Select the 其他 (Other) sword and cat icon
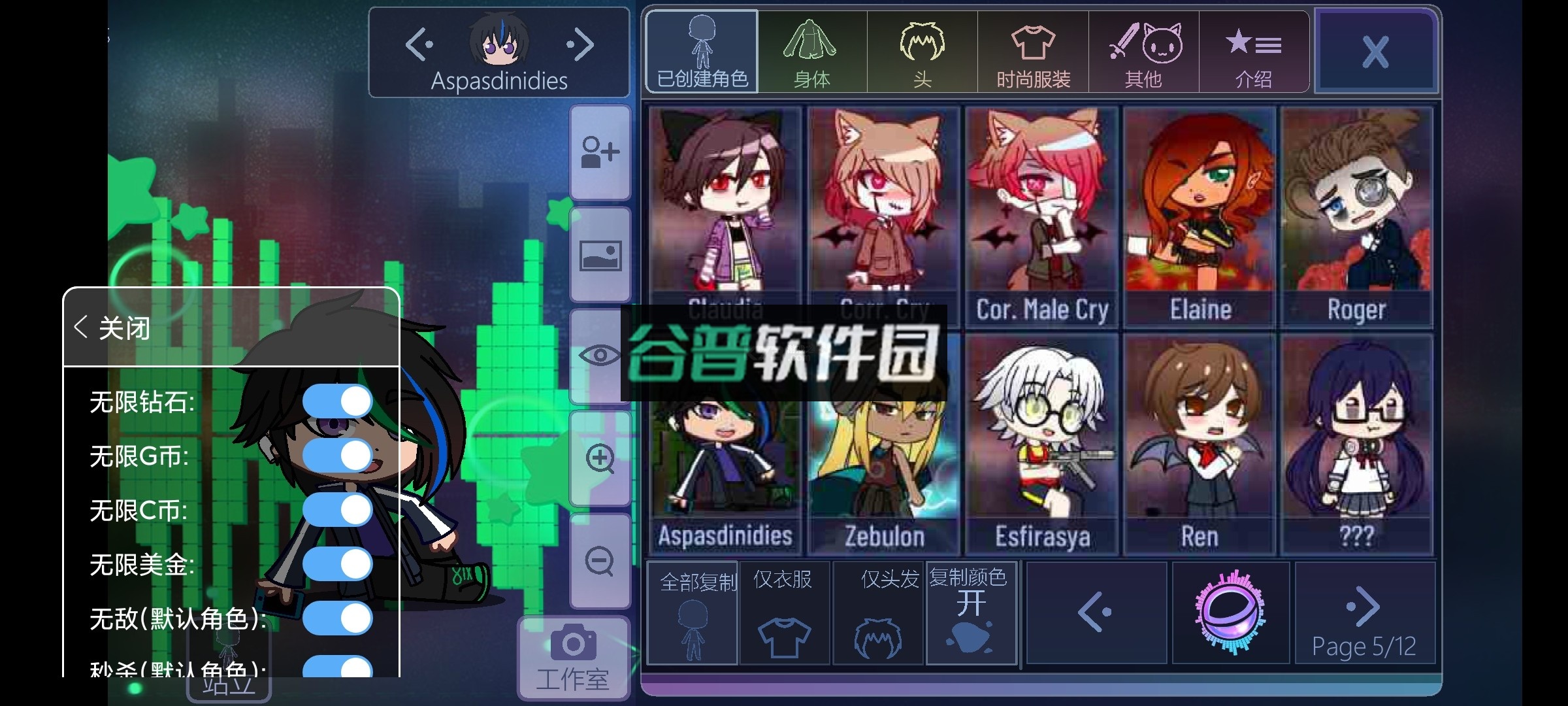This screenshot has width=1568, height=706. (1144, 51)
